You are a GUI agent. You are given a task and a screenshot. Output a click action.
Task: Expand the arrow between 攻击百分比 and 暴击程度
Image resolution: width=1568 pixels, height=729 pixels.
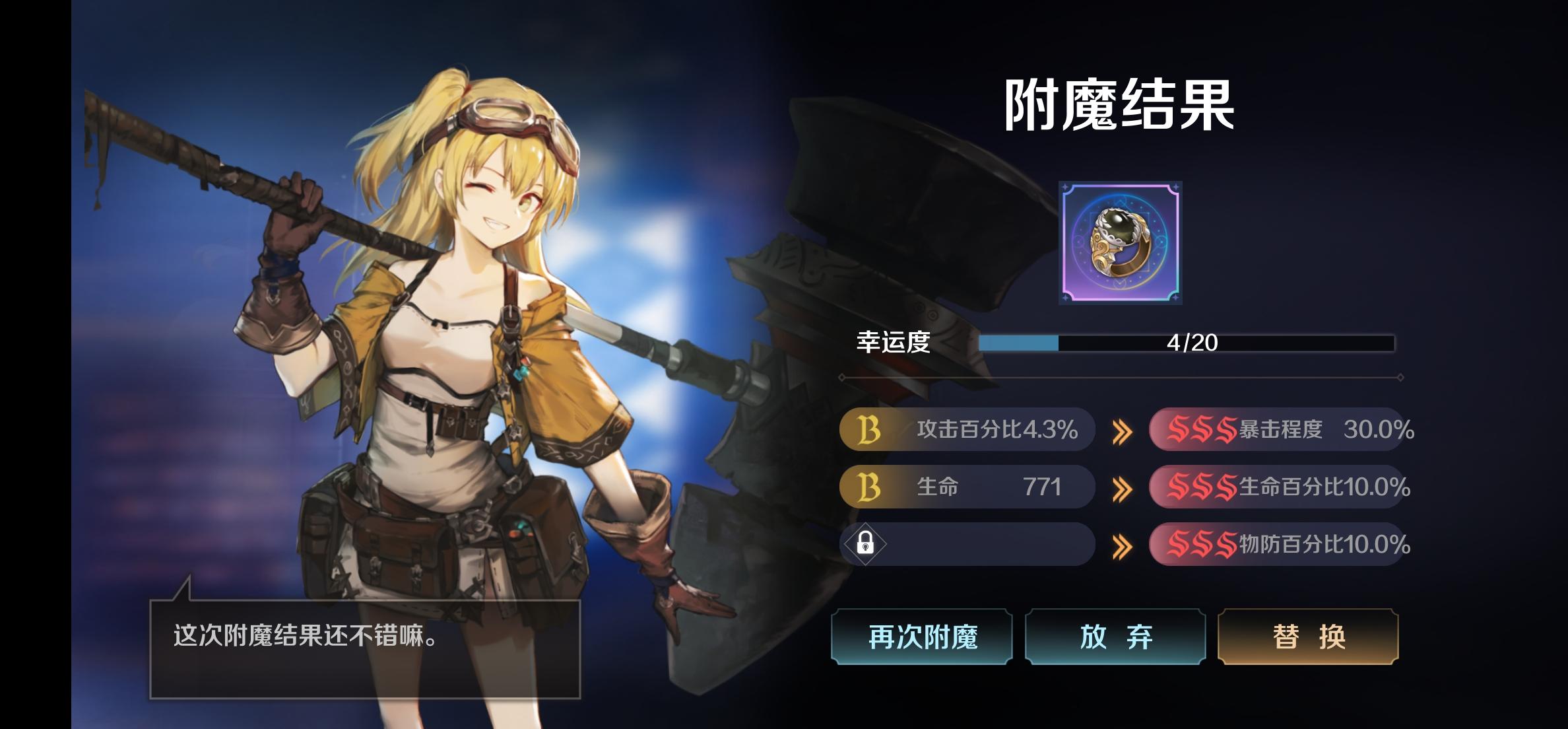click(x=1122, y=429)
